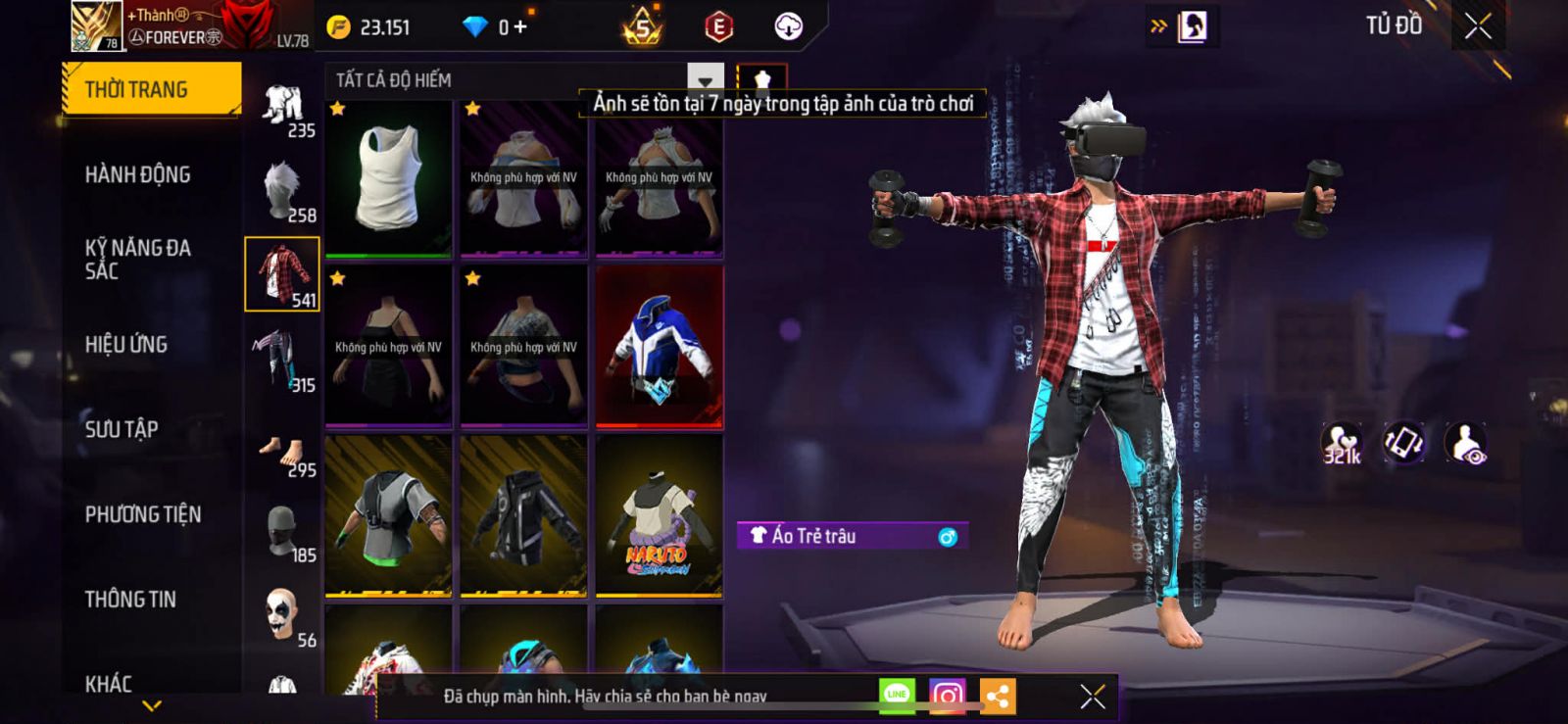Choose the hair subcategory icon
Screen dimensions: 1568x724
point(282,190)
